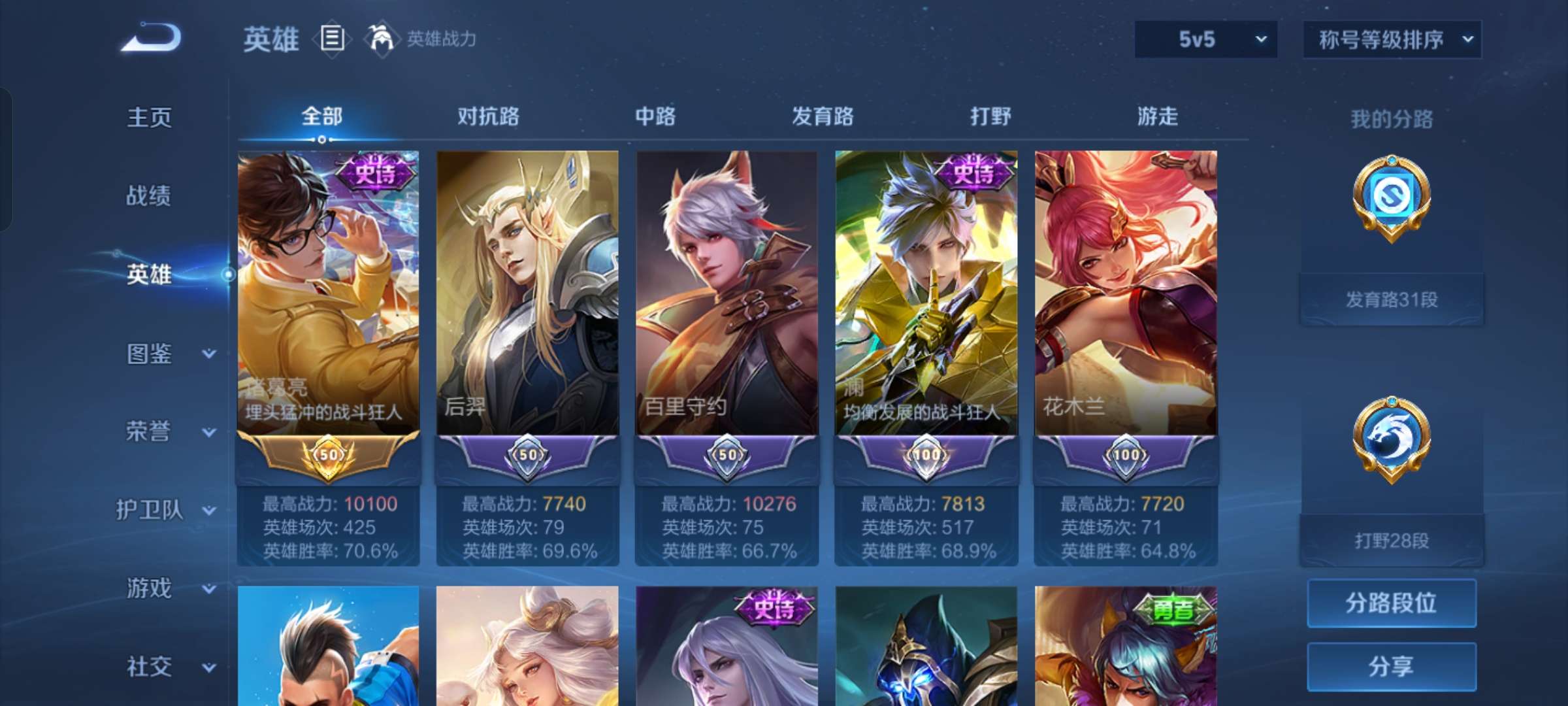Switch to the 打野 tab

990,116
